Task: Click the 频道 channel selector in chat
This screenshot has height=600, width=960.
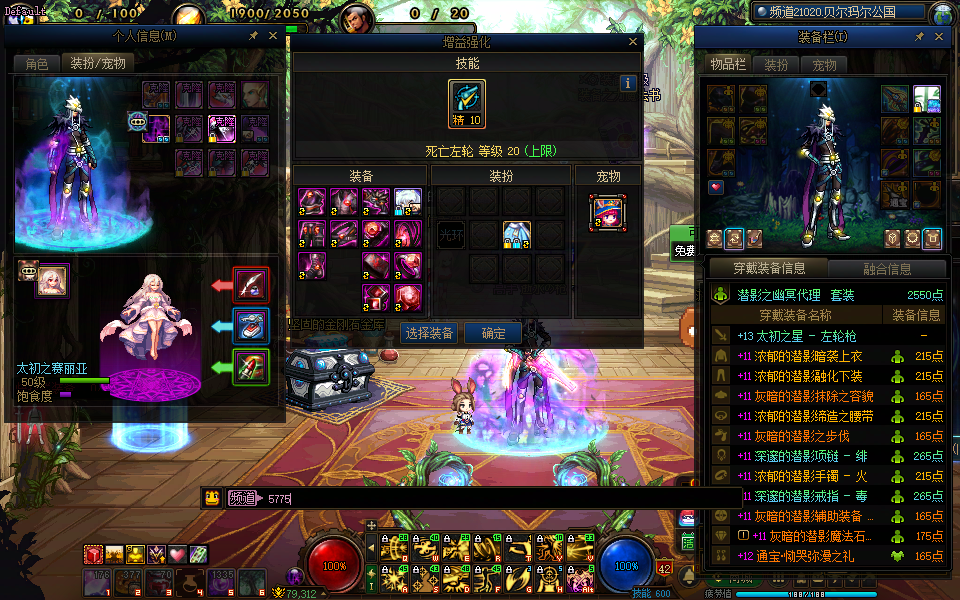Action: point(241,497)
